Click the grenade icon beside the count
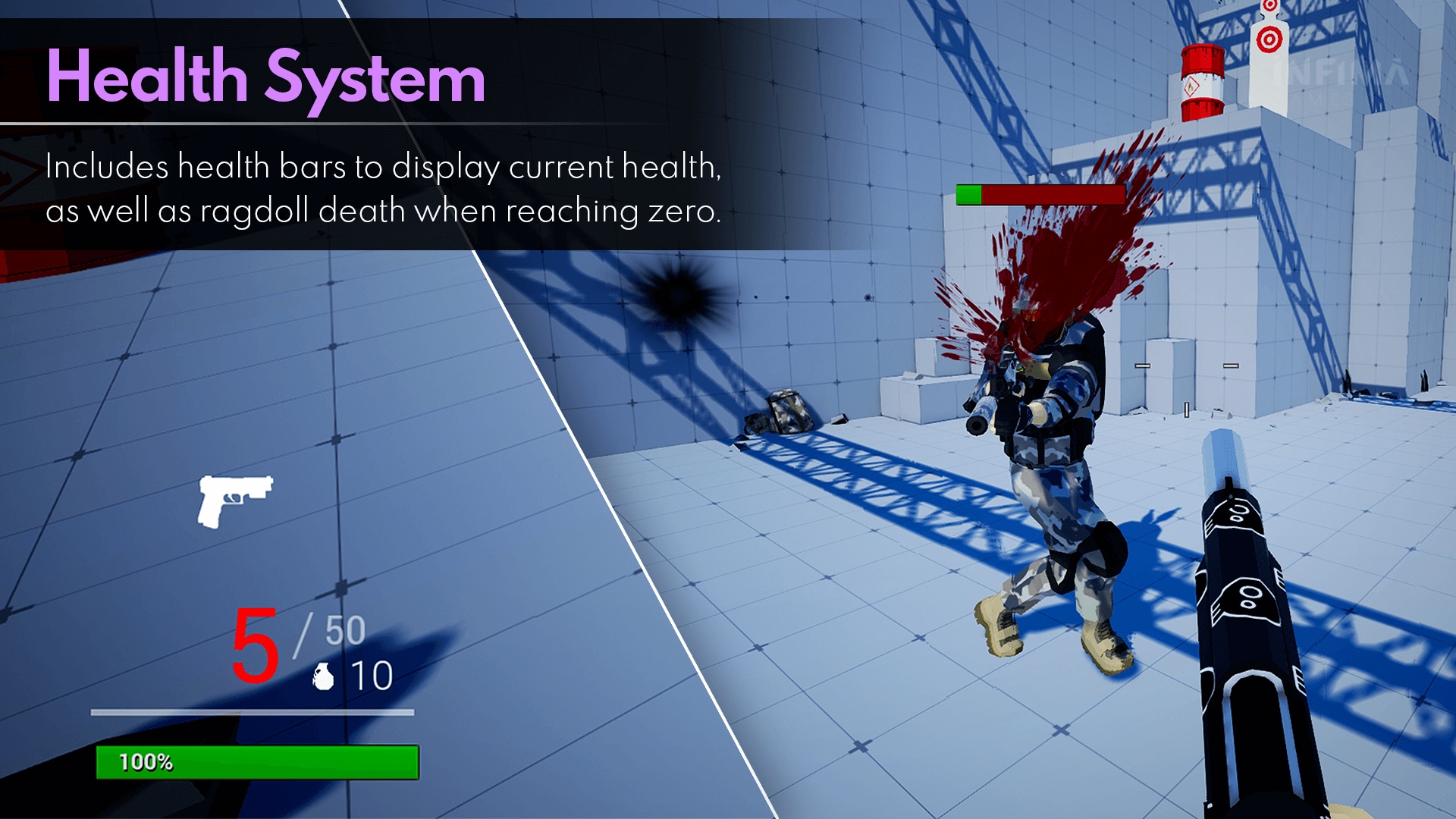Image resolution: width=1456 pixels, height=819 pixels. point(324,676)
